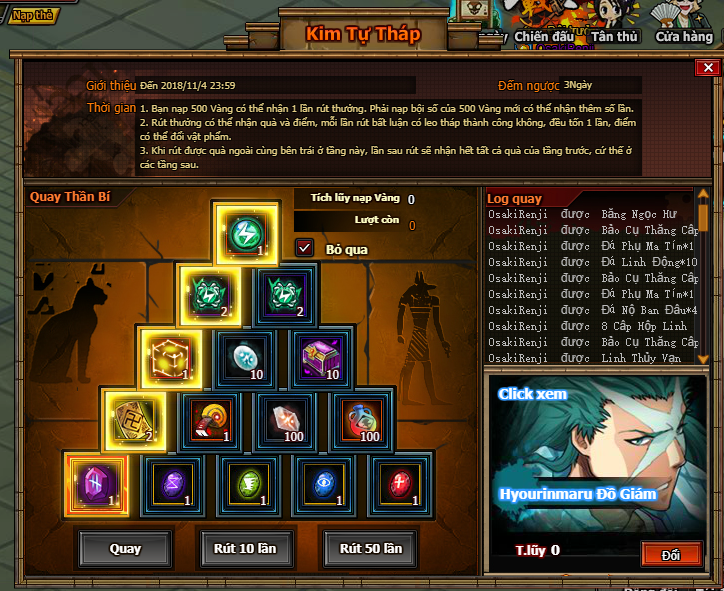
Task: Pick the green wind gem reward
Action: 246,482
